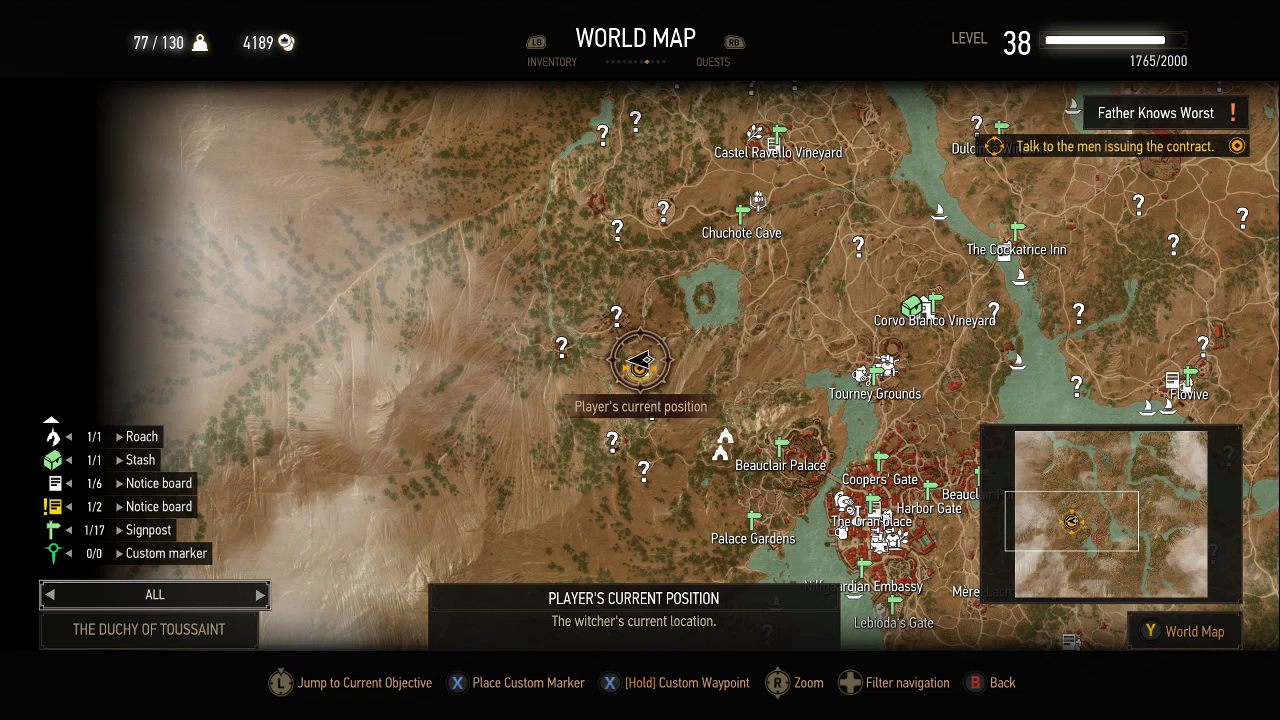Click the overview minimap thumbnail
The image size is (1280, 720).
tap(1110, 514)
